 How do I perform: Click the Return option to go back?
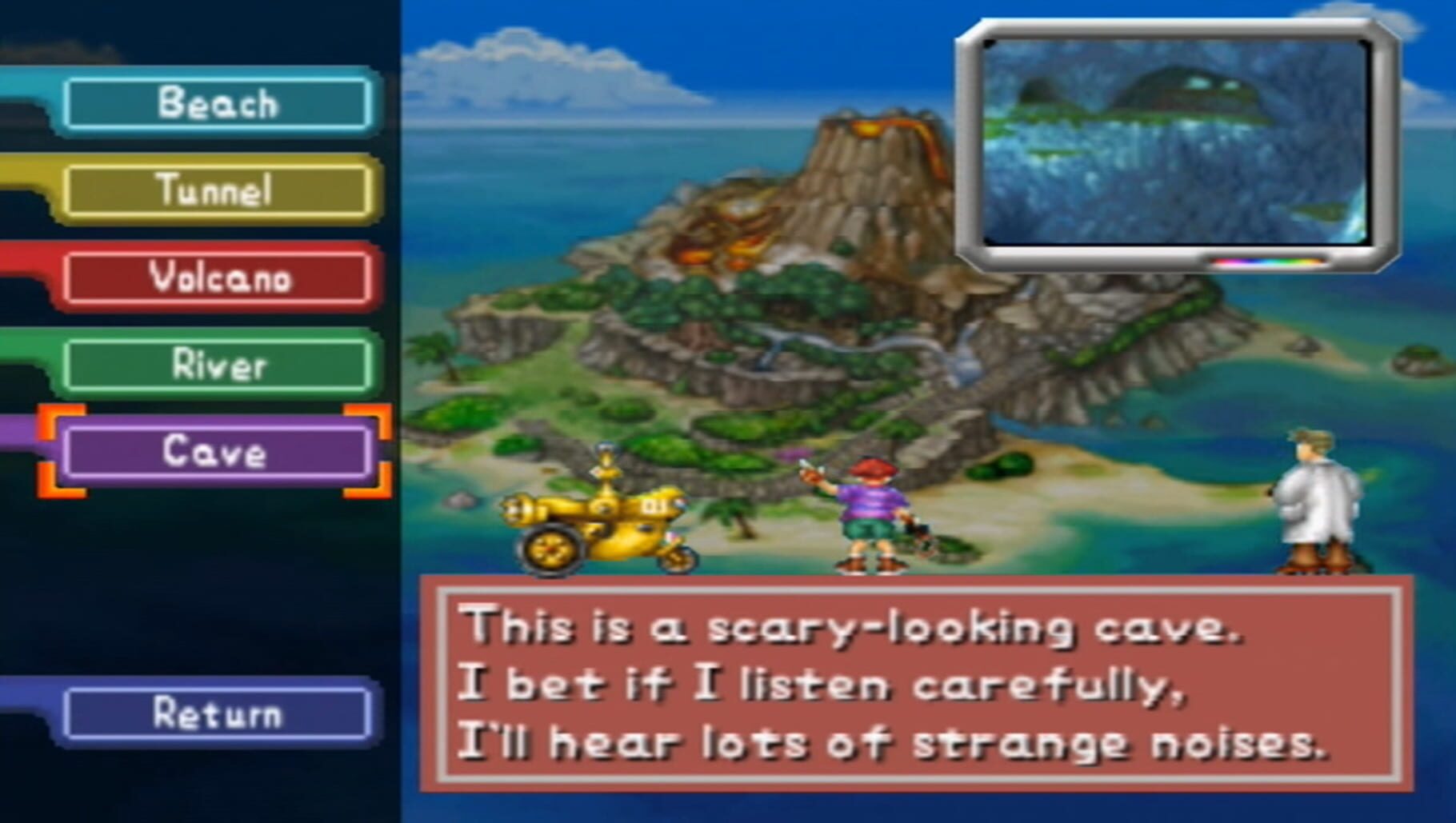pyautogui.click(x=216, y=714)
